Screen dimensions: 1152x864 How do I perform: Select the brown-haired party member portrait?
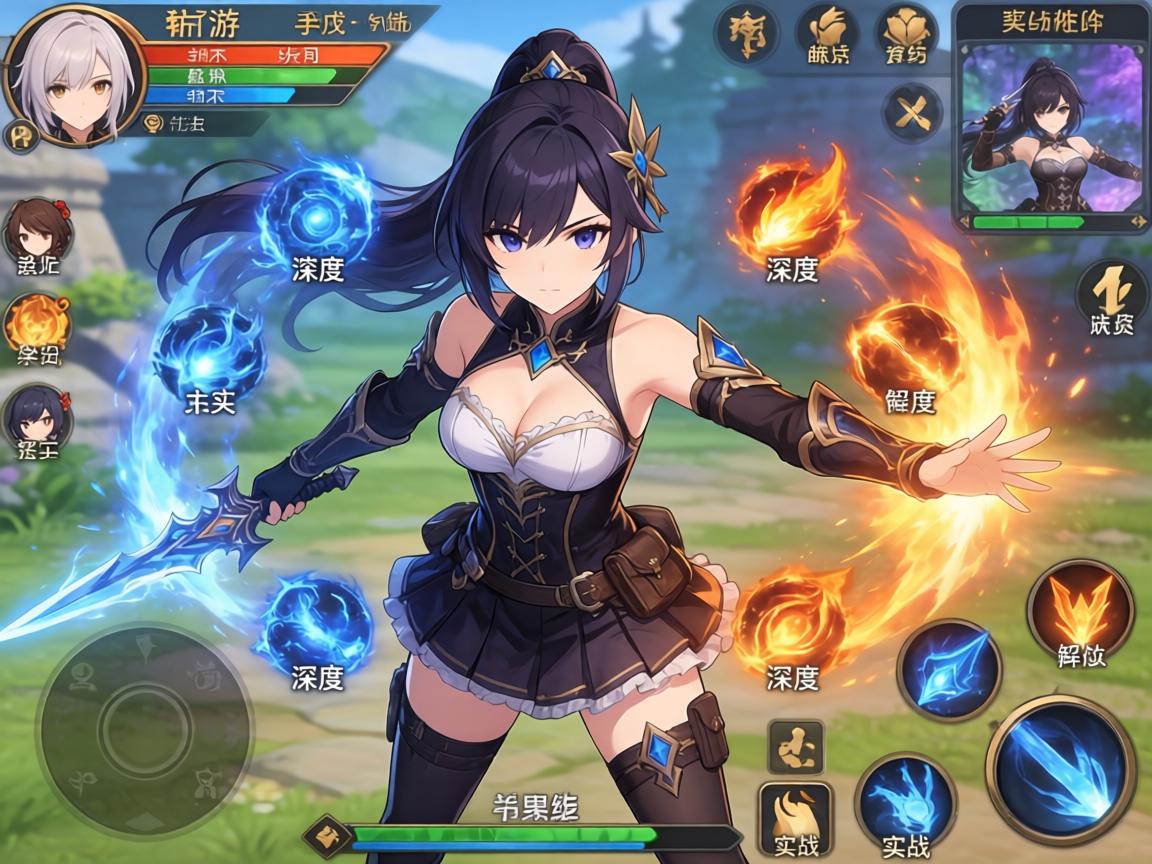pyautogui.click(x=38, y=229)
